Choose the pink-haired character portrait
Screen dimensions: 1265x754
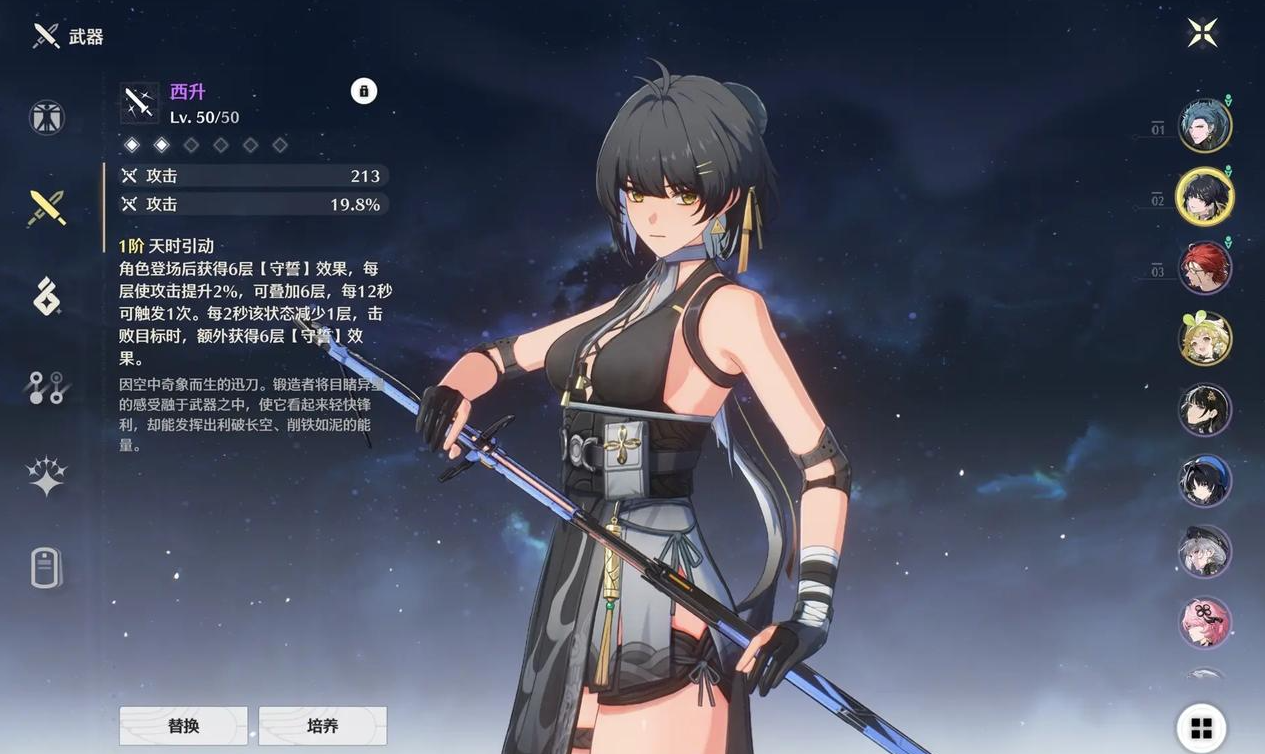click(x=1204, y=622)
